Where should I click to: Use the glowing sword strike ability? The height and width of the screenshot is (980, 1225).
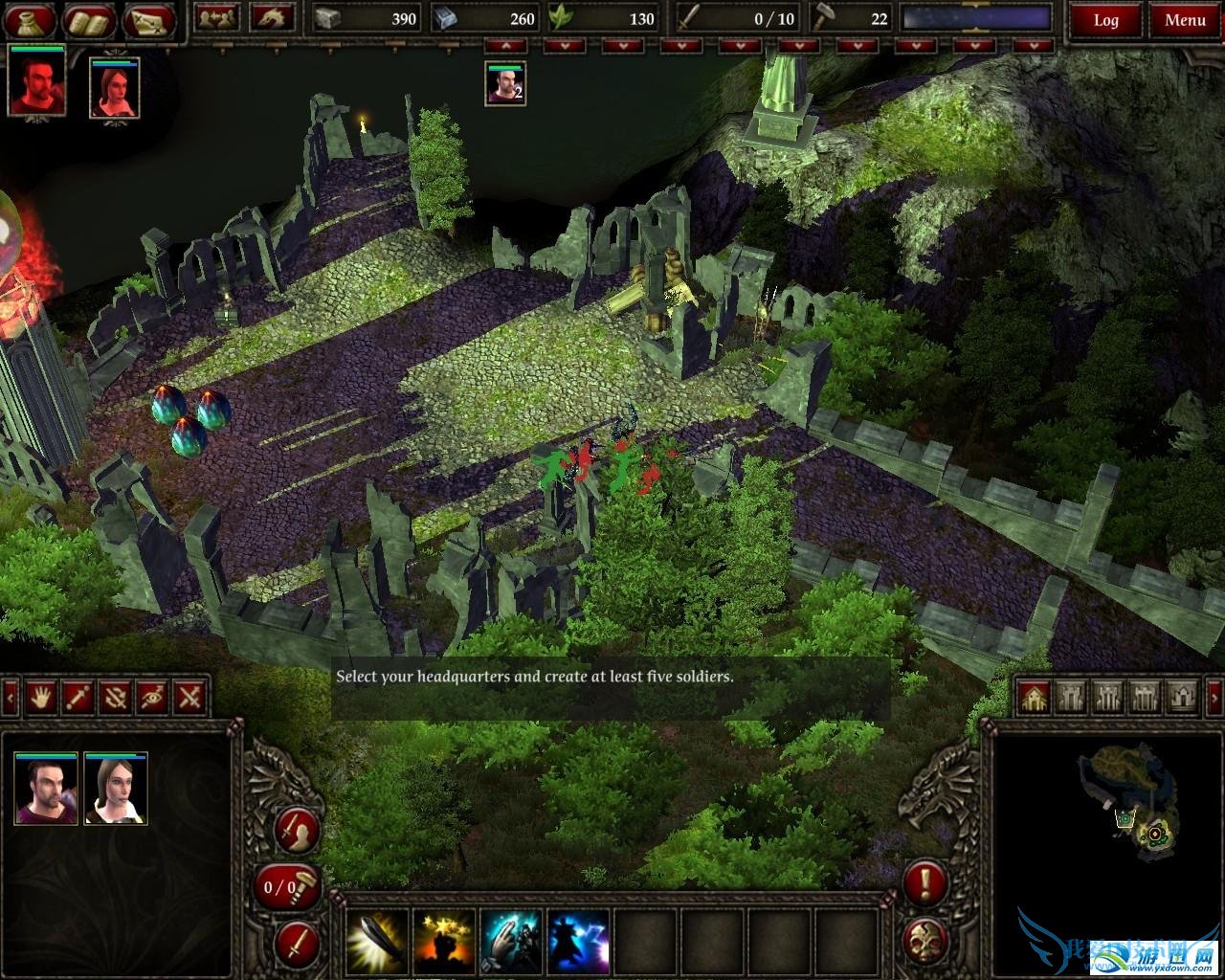[375, 941]
